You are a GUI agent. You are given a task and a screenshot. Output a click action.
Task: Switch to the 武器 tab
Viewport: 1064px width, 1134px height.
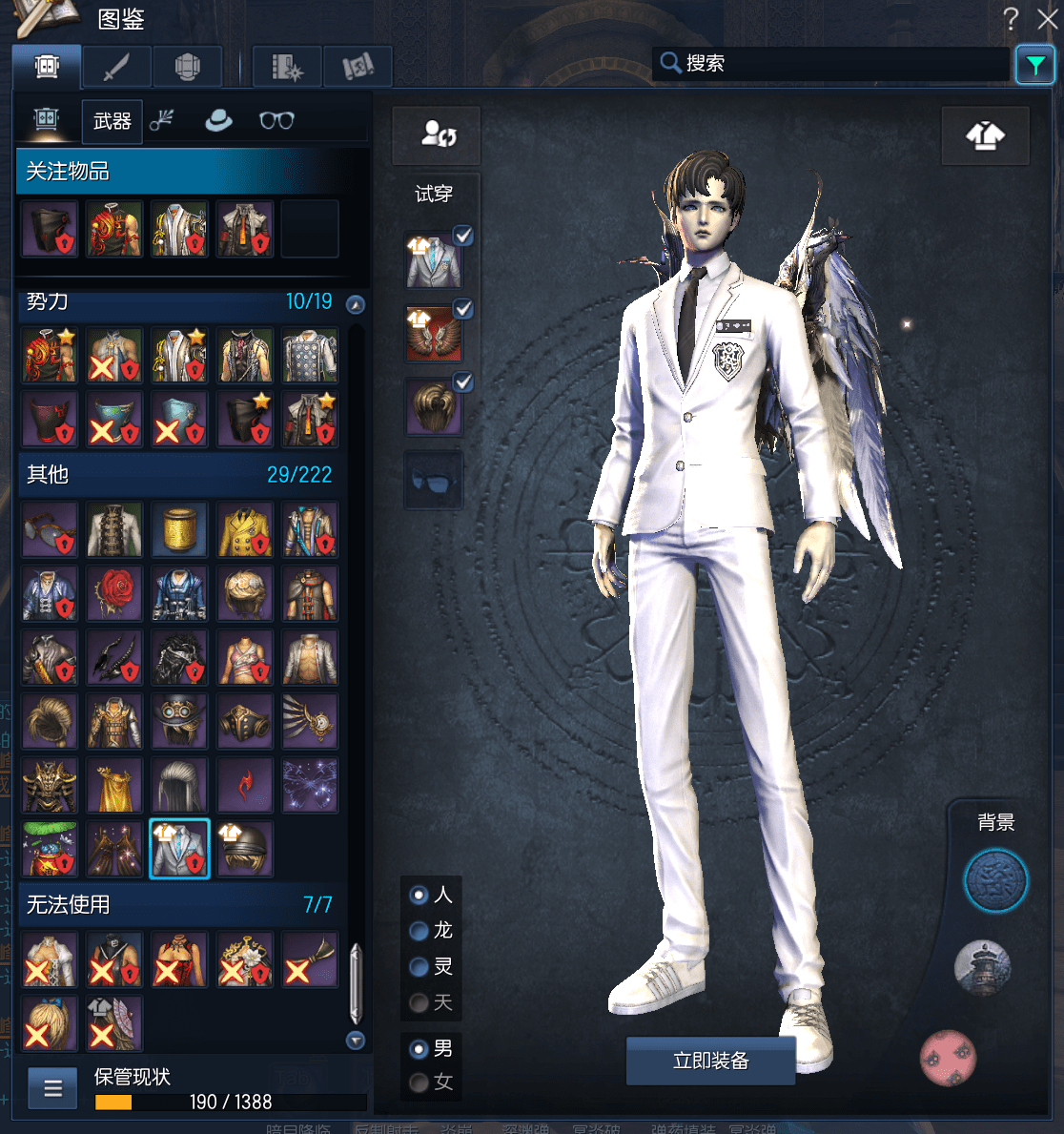[112, 121]
